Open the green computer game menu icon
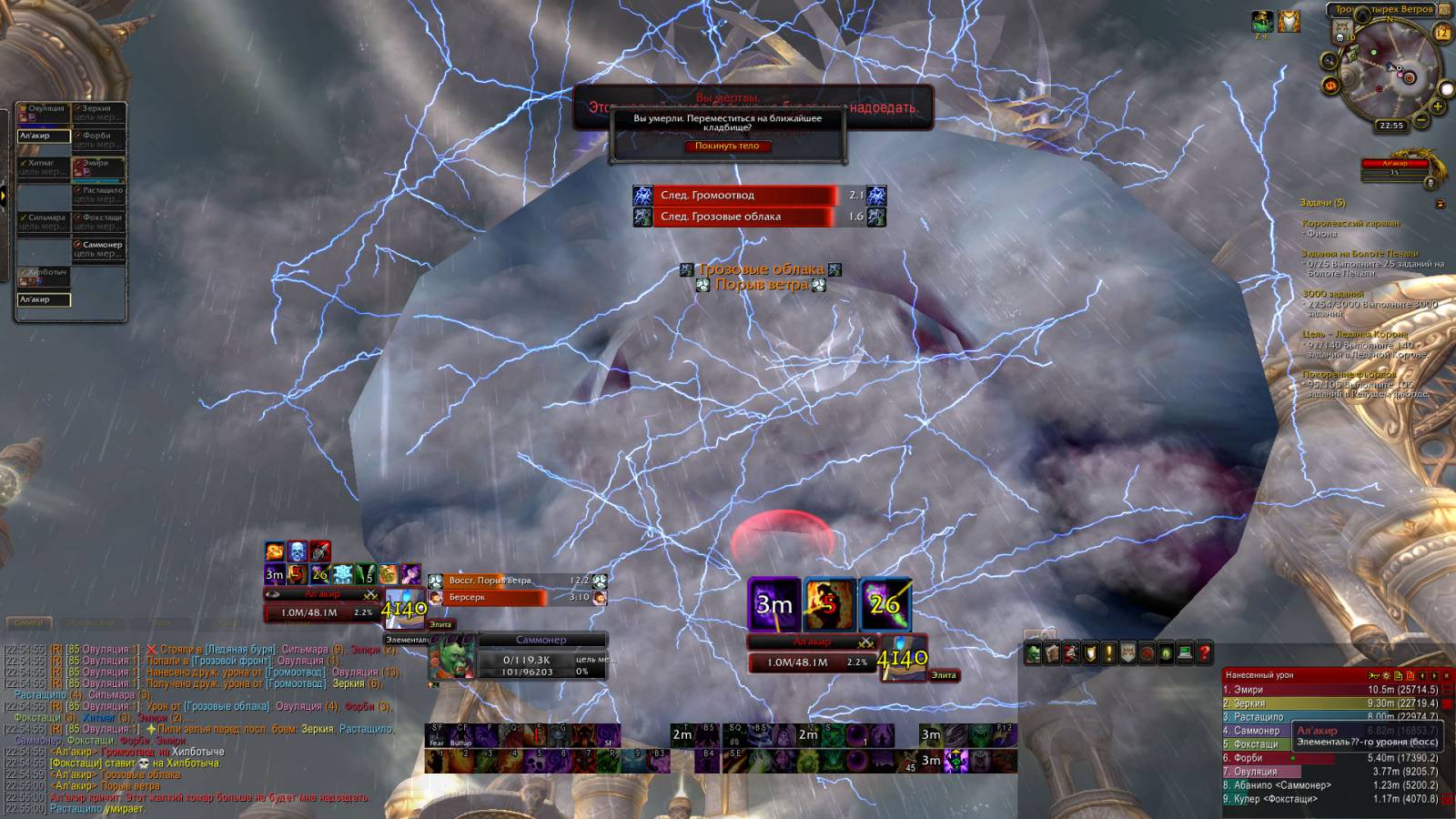The height and width of the screenshot is (819, 1456). pyautogui.click(x=1185, y=652)
